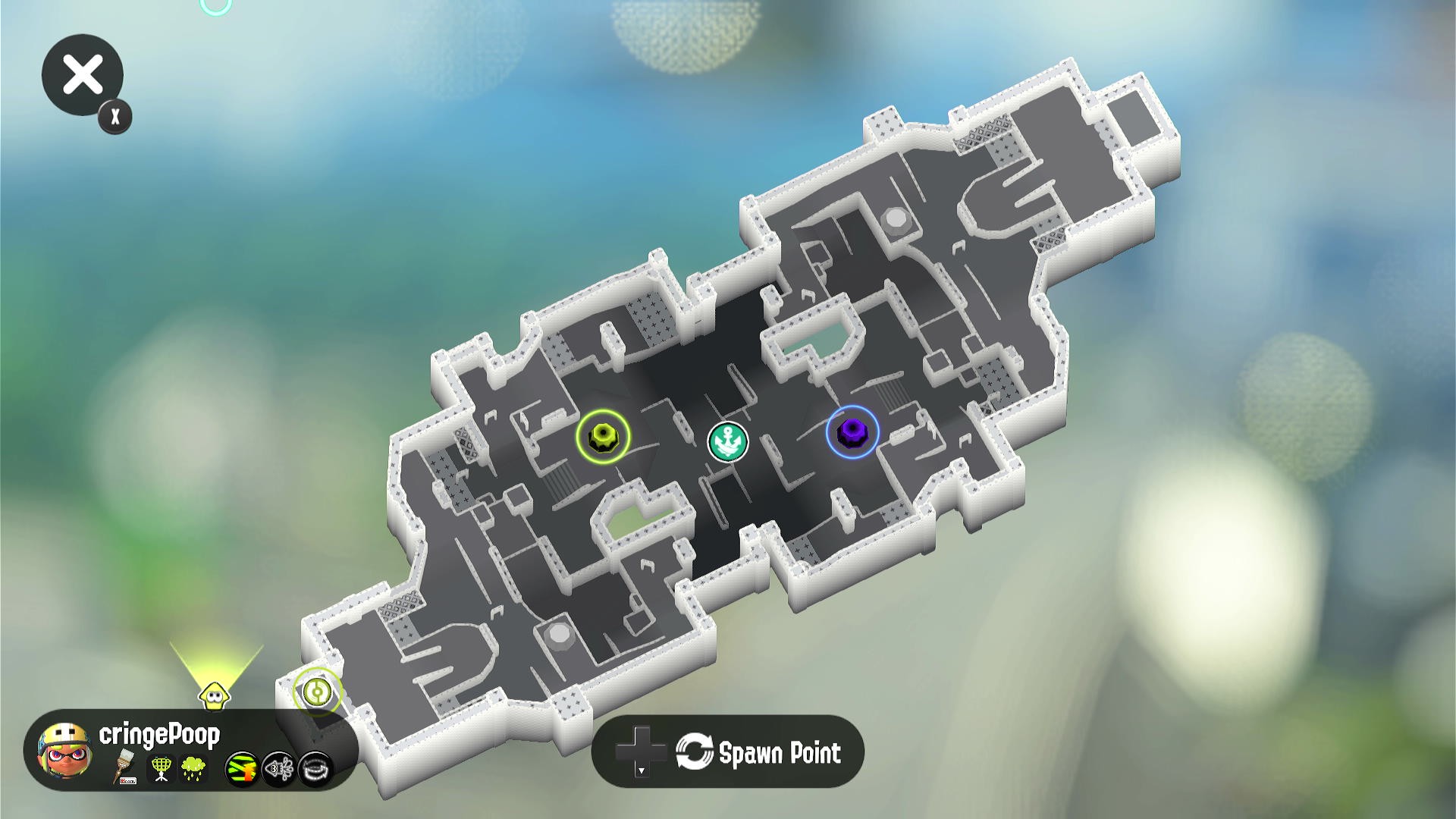
Task: Select the yellow squid player marker
Action: [x=215, y=695]
